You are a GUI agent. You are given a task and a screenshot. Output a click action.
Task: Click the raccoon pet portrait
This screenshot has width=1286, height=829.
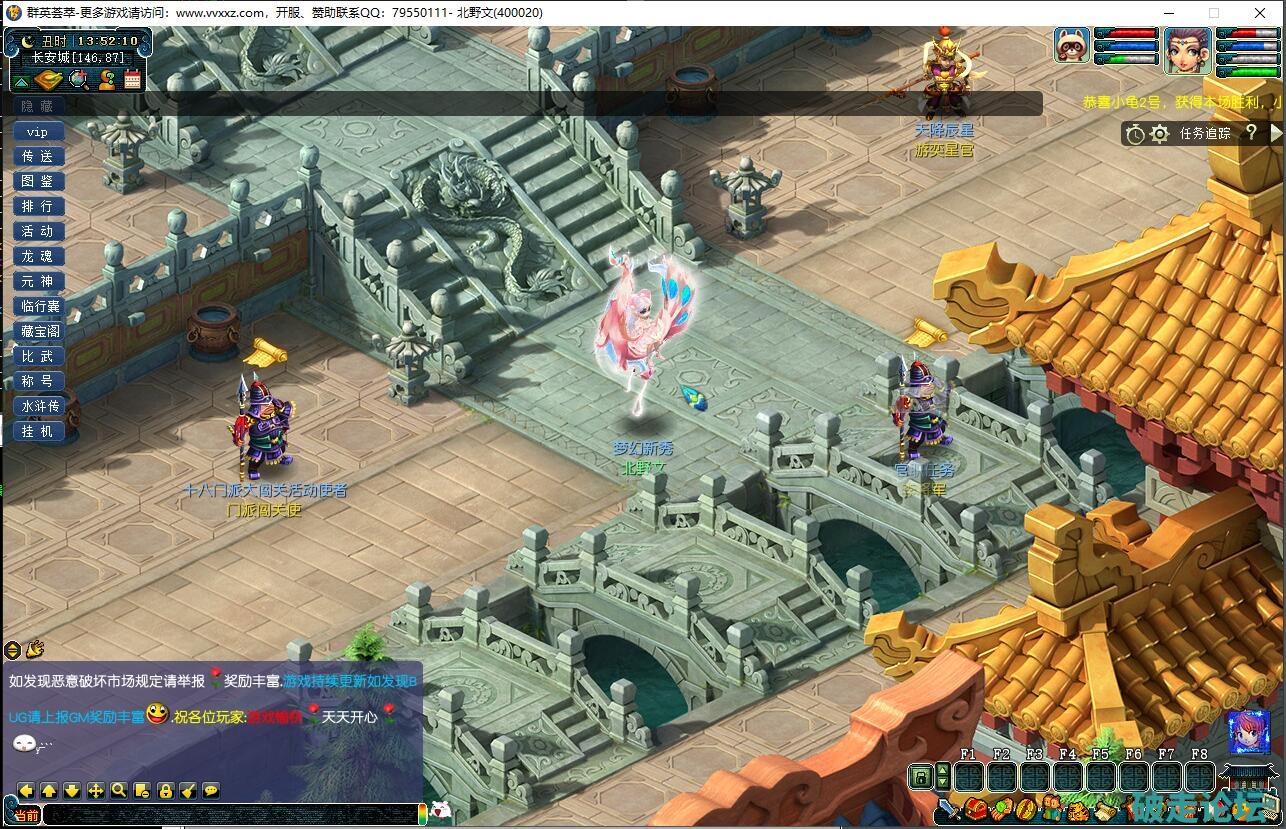1072,46
